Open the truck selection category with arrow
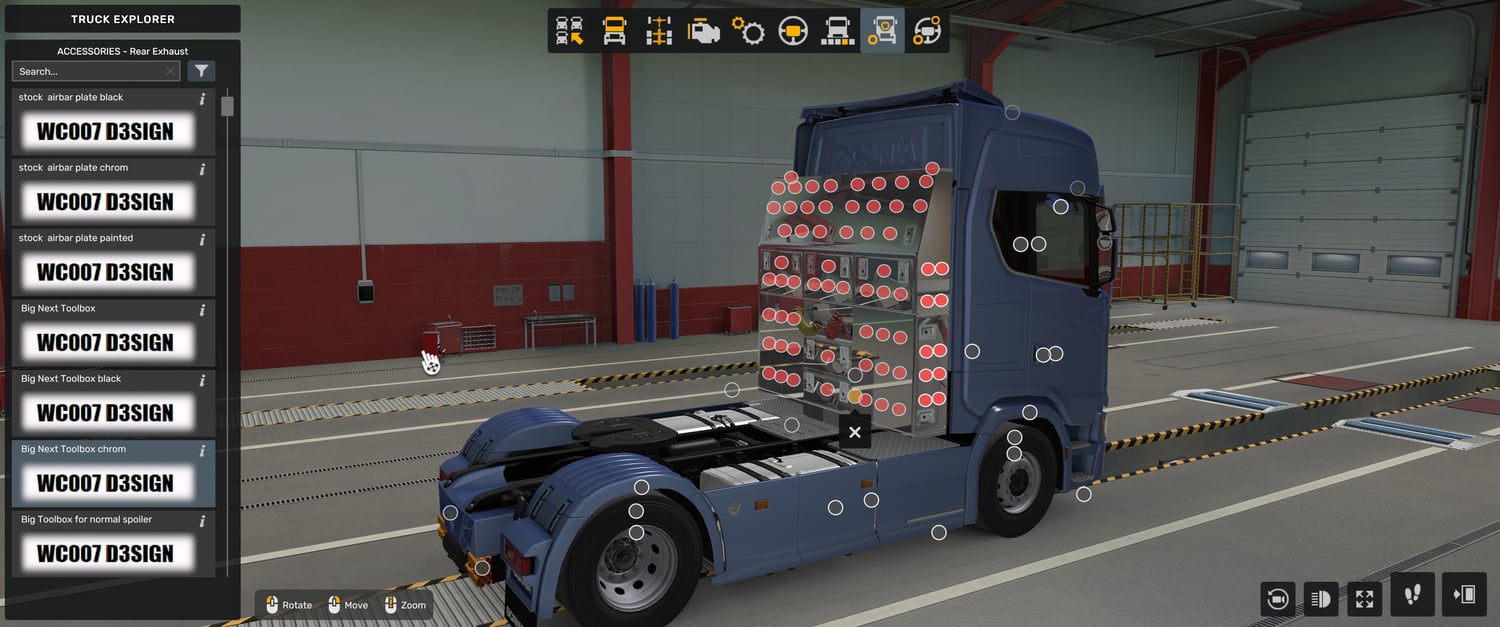 click(569, 31)
